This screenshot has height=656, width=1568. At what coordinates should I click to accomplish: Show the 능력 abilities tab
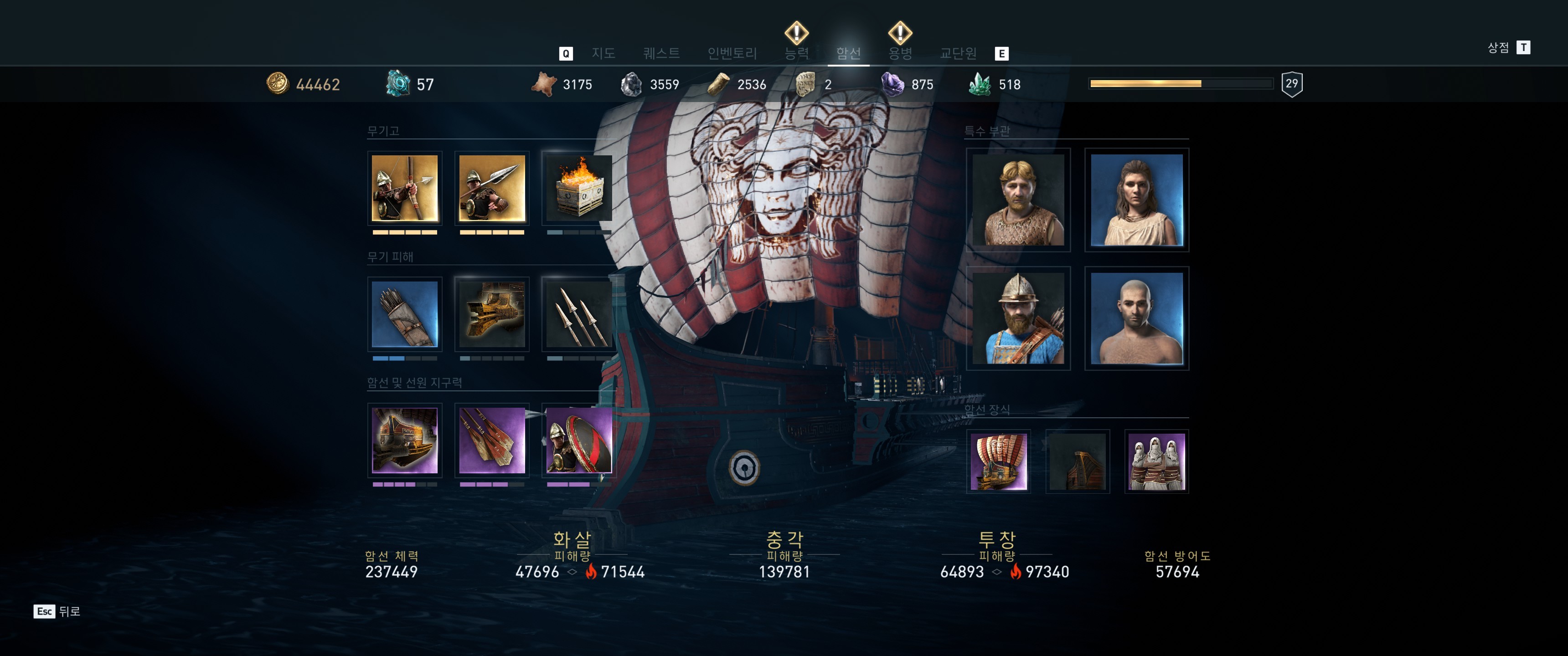click(x=796, y=54)
